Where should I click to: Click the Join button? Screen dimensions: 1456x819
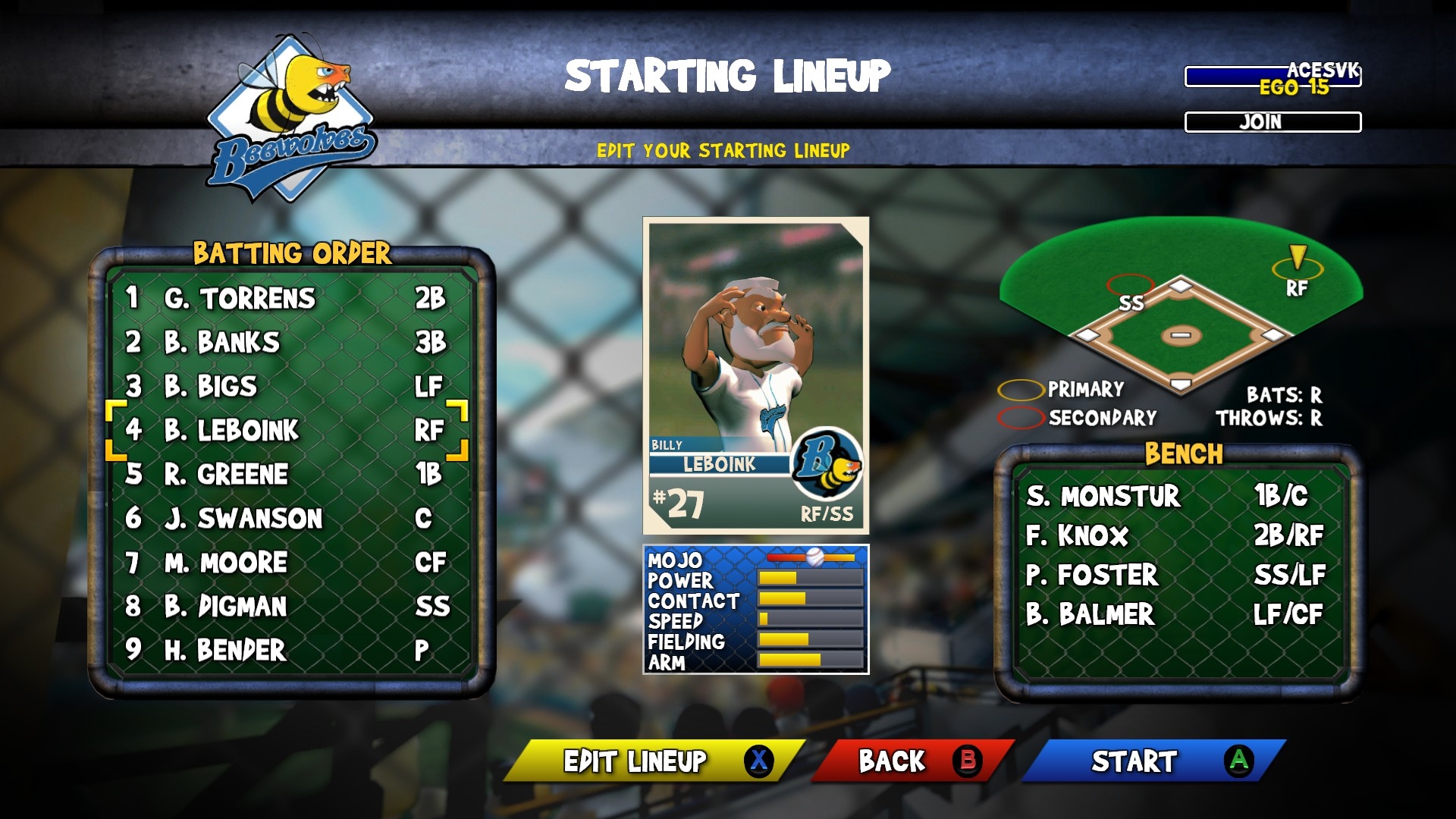click(1272, 121)
